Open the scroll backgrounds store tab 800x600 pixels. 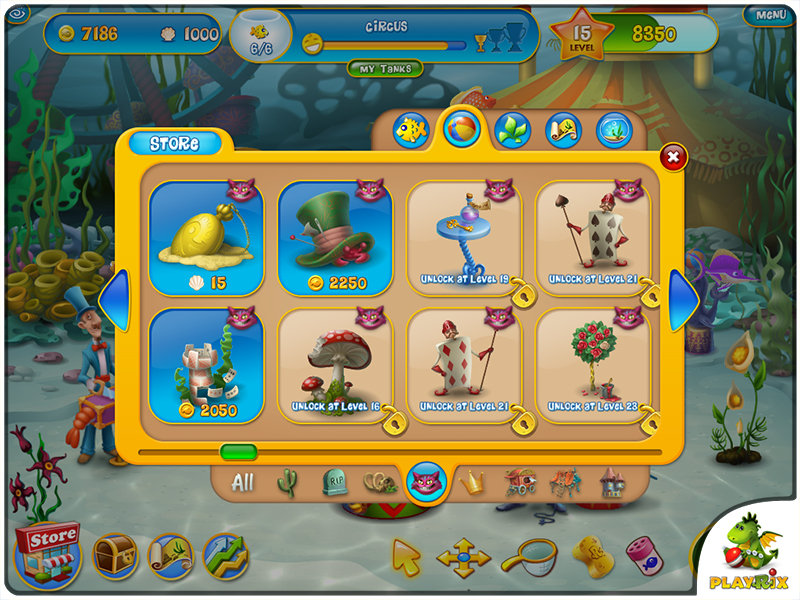click(563, 130)
